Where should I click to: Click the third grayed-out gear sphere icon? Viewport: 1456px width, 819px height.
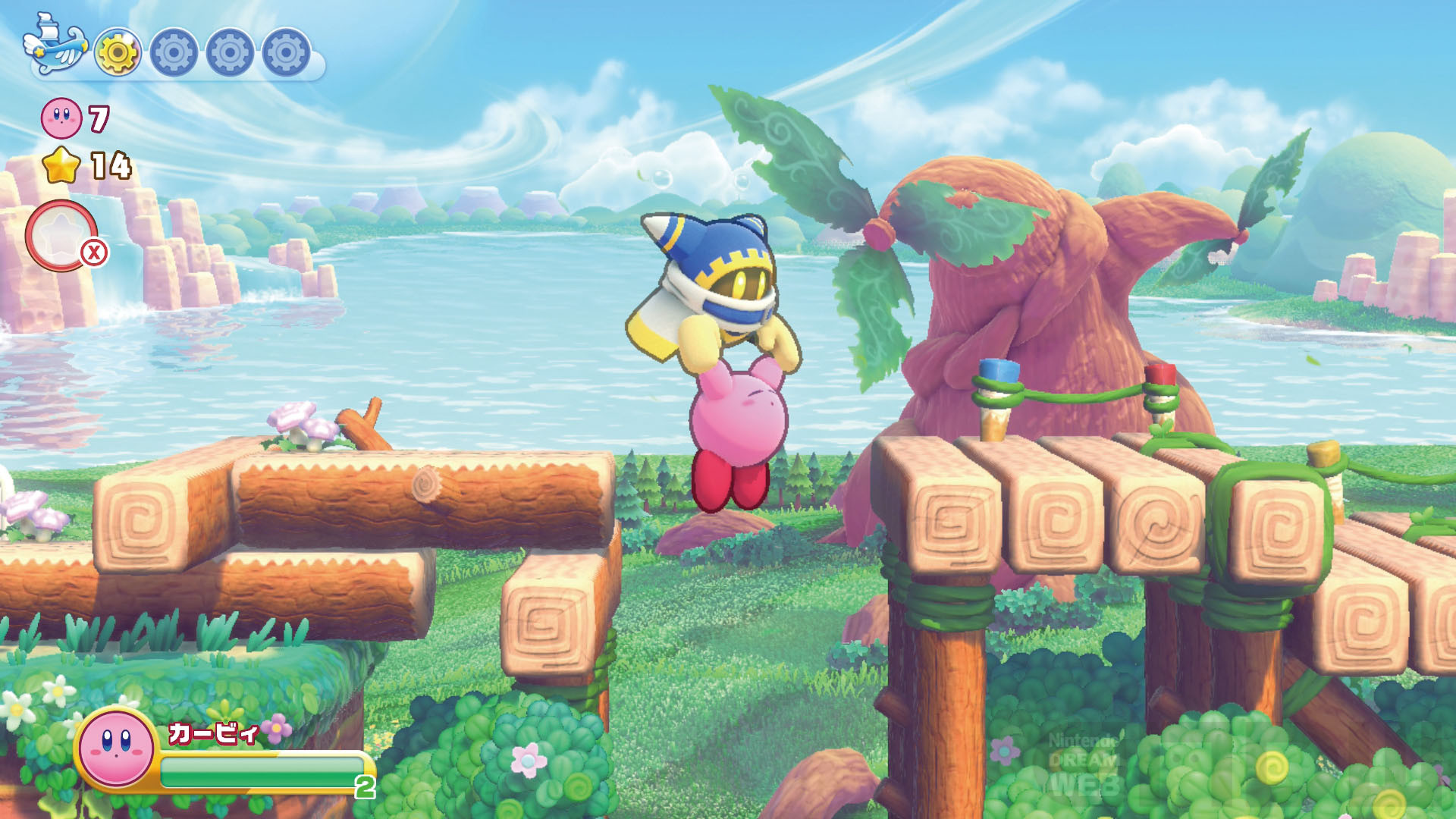(x=229, y=52)
